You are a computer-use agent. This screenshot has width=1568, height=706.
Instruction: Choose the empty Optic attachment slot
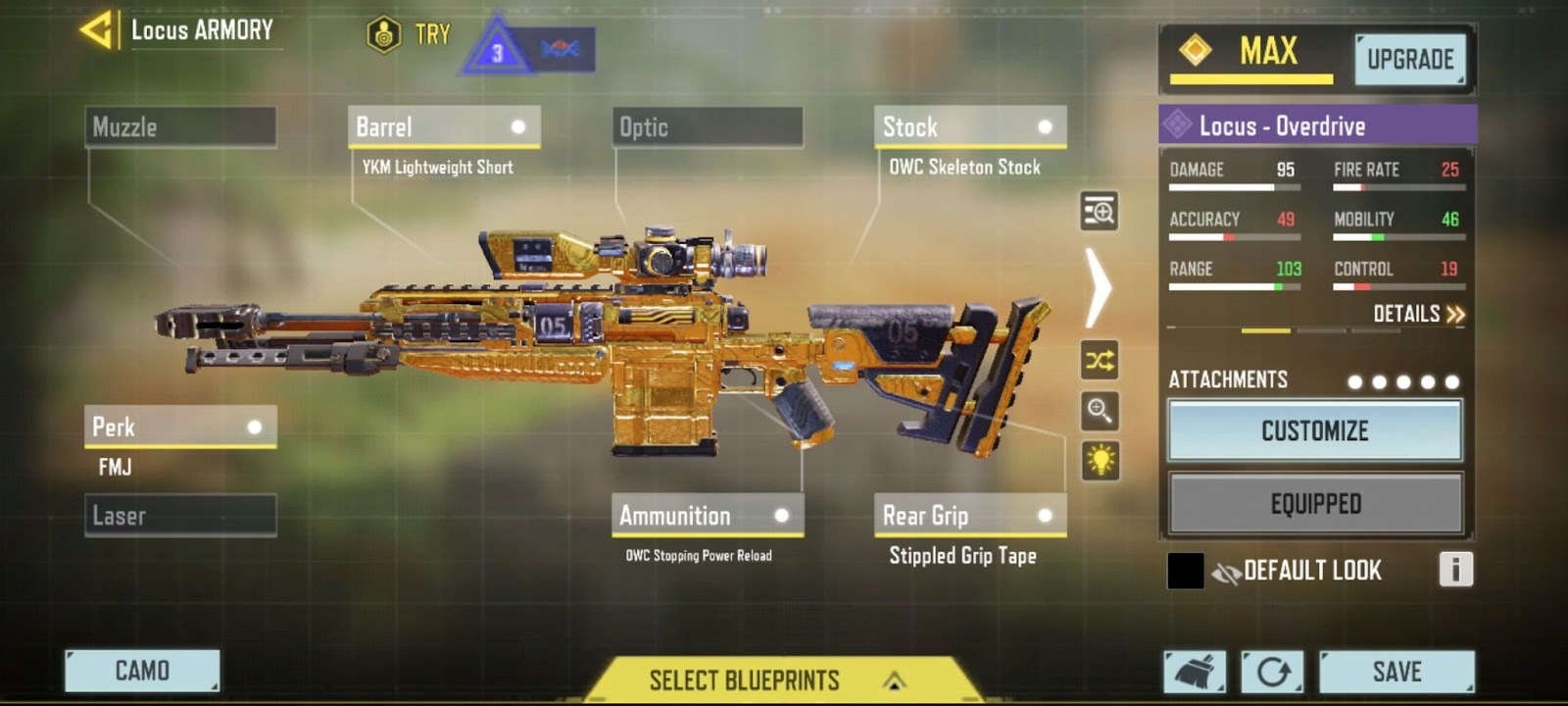point(707,127)
